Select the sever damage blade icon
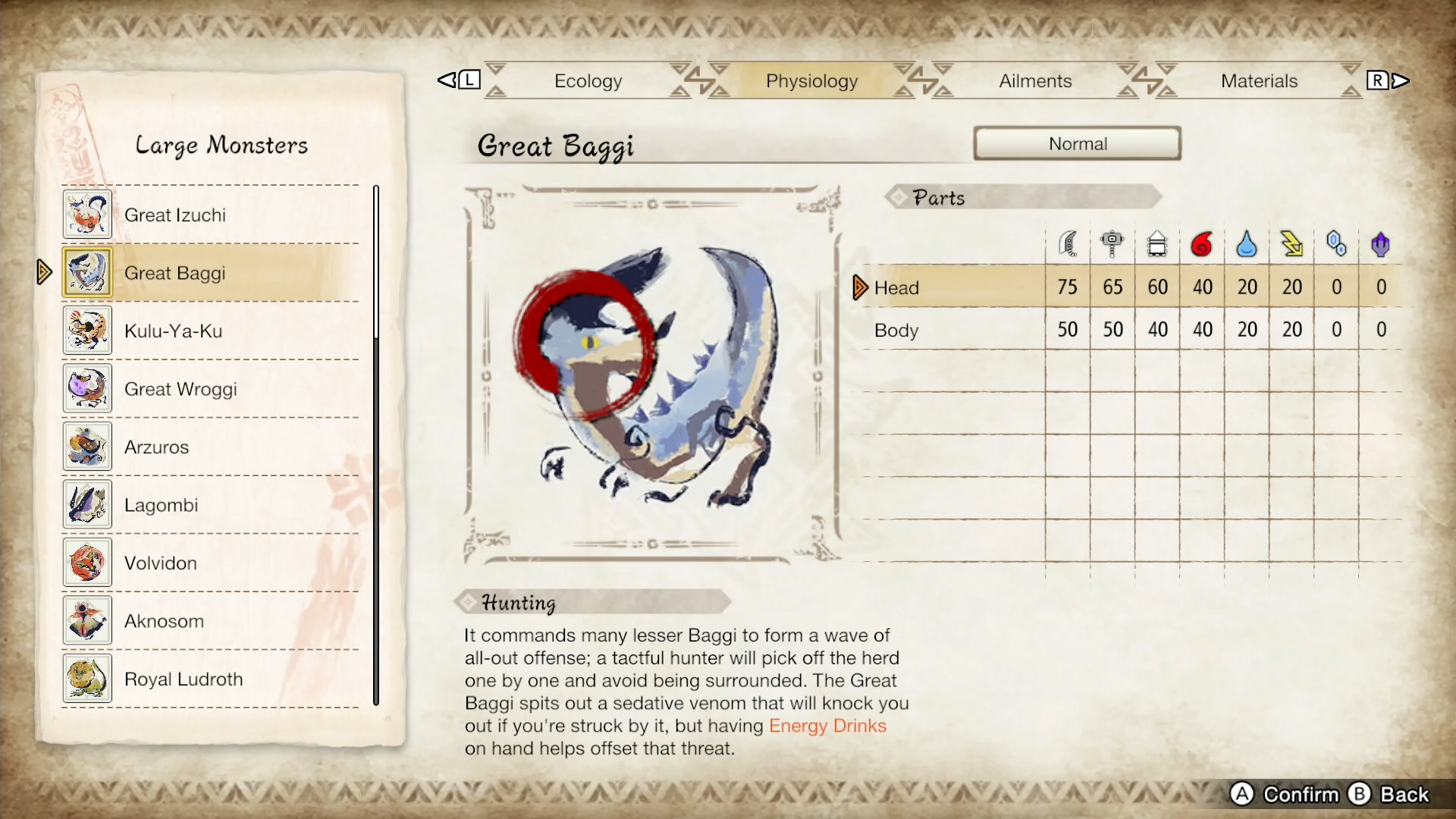1456x819 pixels. click(1068, 243)
